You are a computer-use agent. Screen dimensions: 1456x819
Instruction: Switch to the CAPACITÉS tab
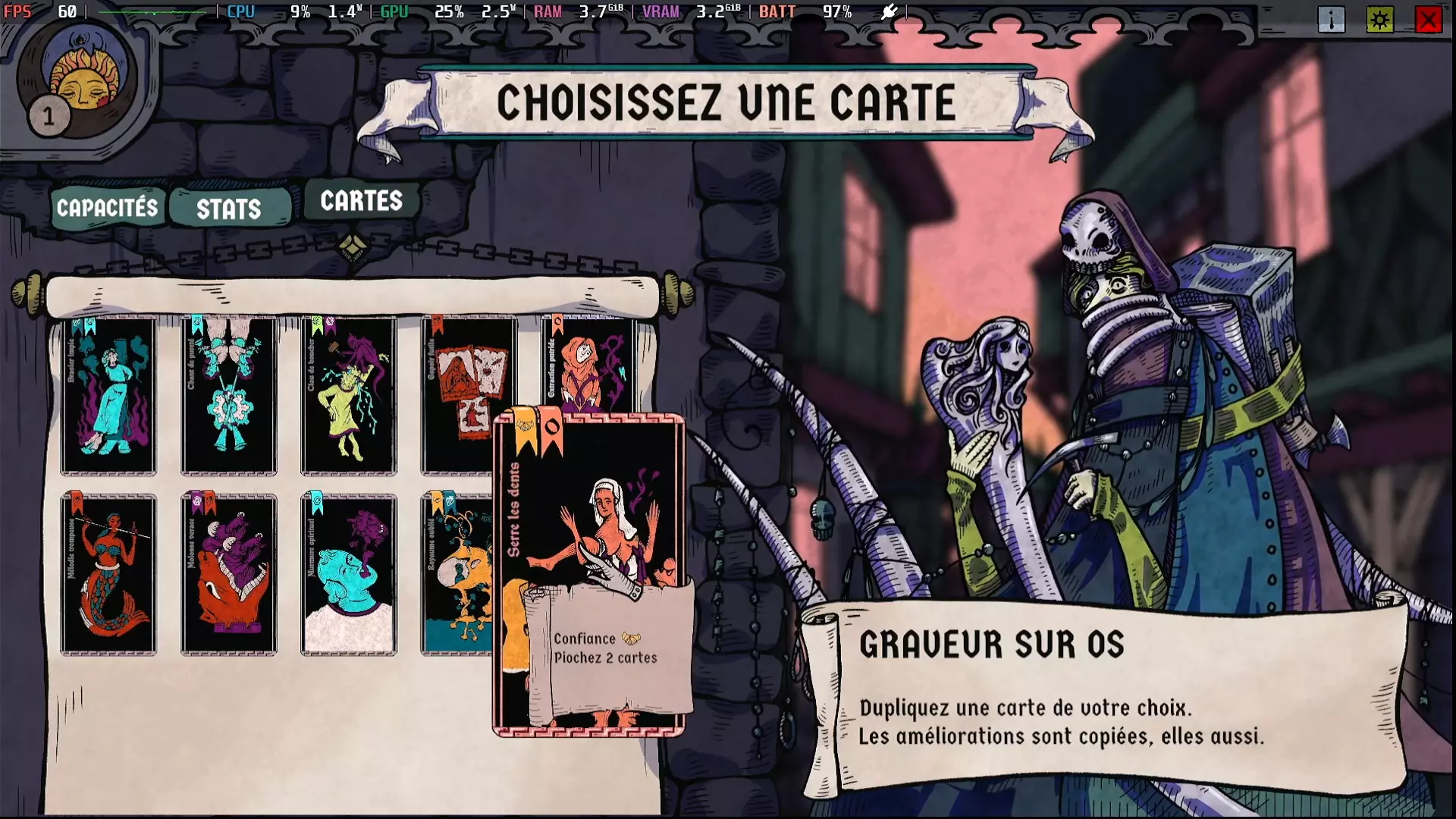(x=108, y=206)
